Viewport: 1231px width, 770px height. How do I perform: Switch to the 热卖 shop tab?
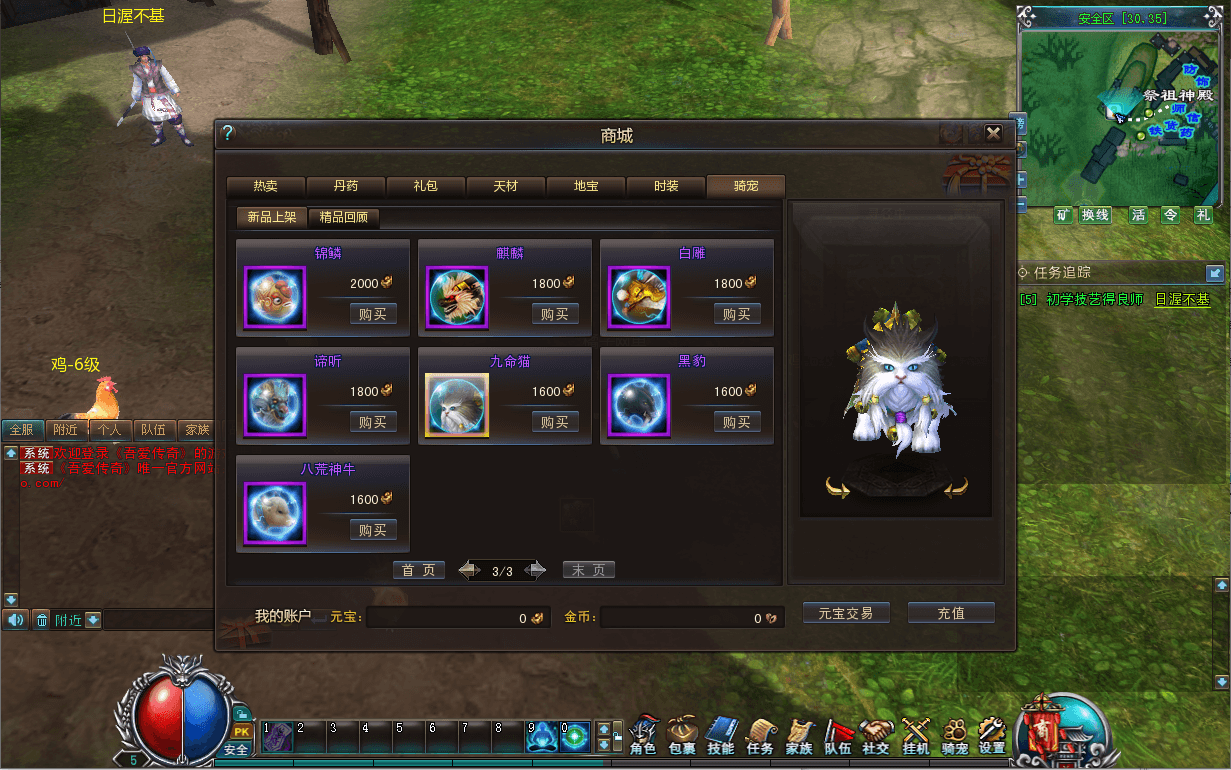point(265,186)
